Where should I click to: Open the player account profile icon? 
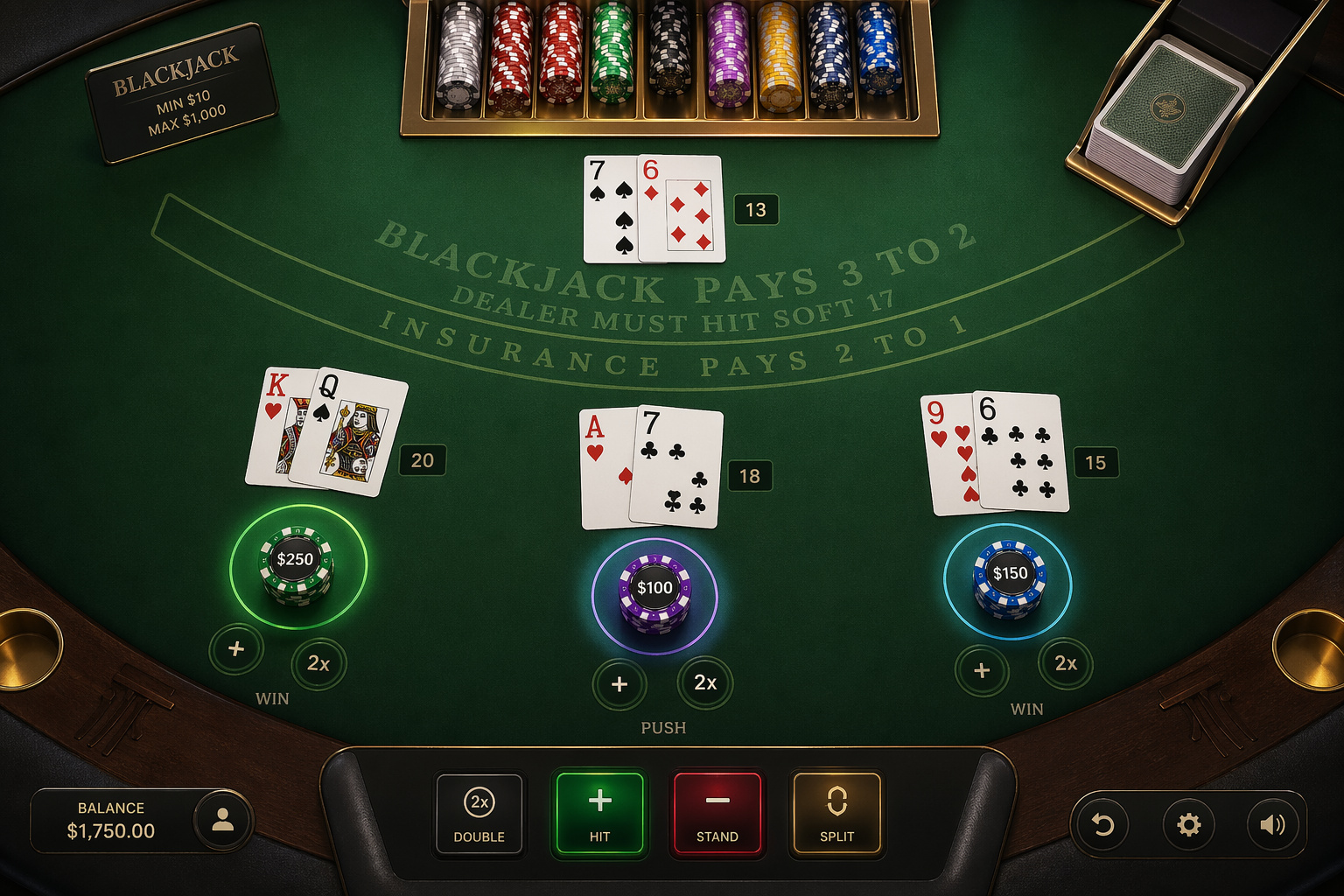coord(224,821)
